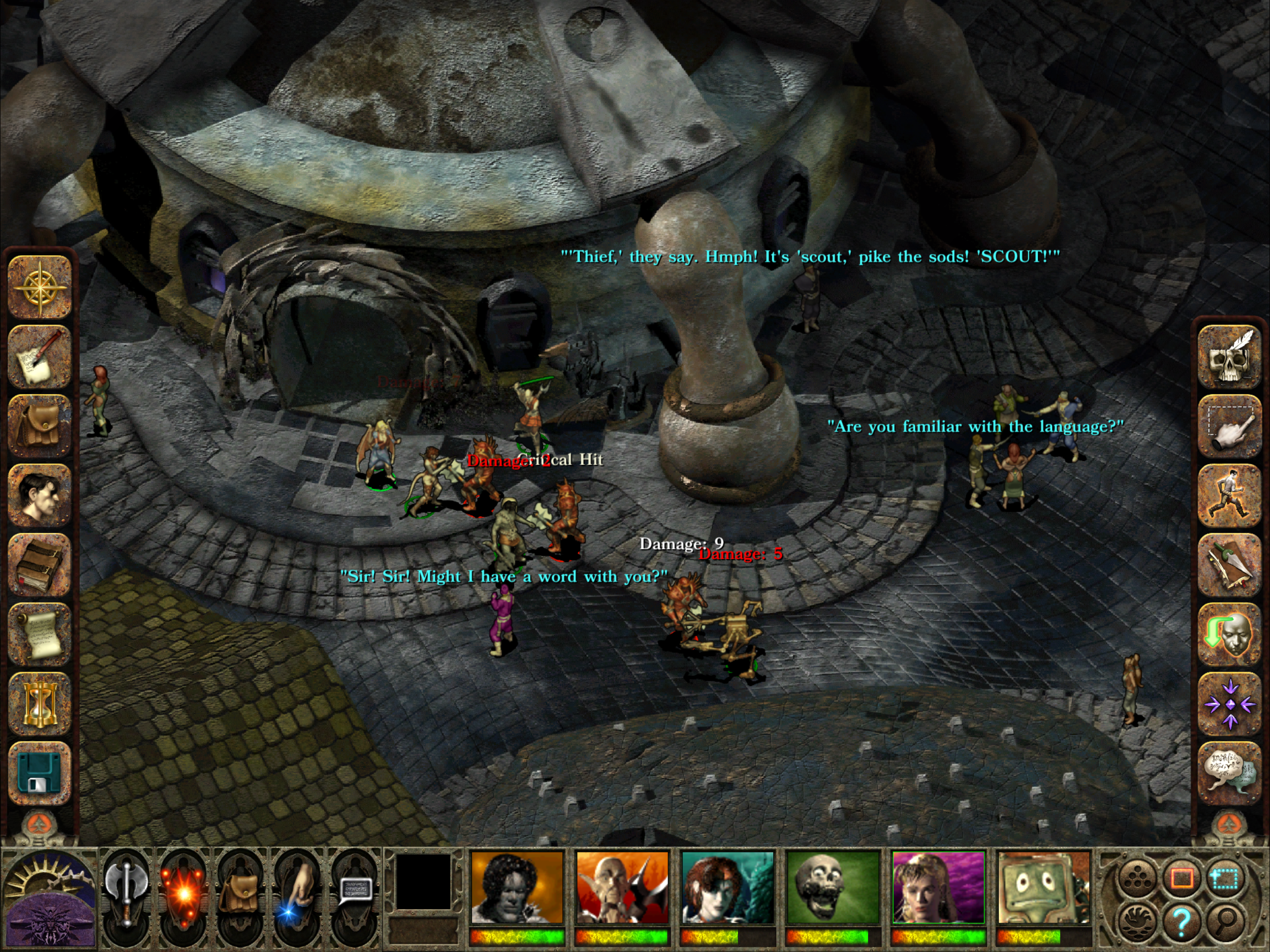Click the skull with feather icon
This screenshot has height=952, width=1270.
coord(1229,357)
